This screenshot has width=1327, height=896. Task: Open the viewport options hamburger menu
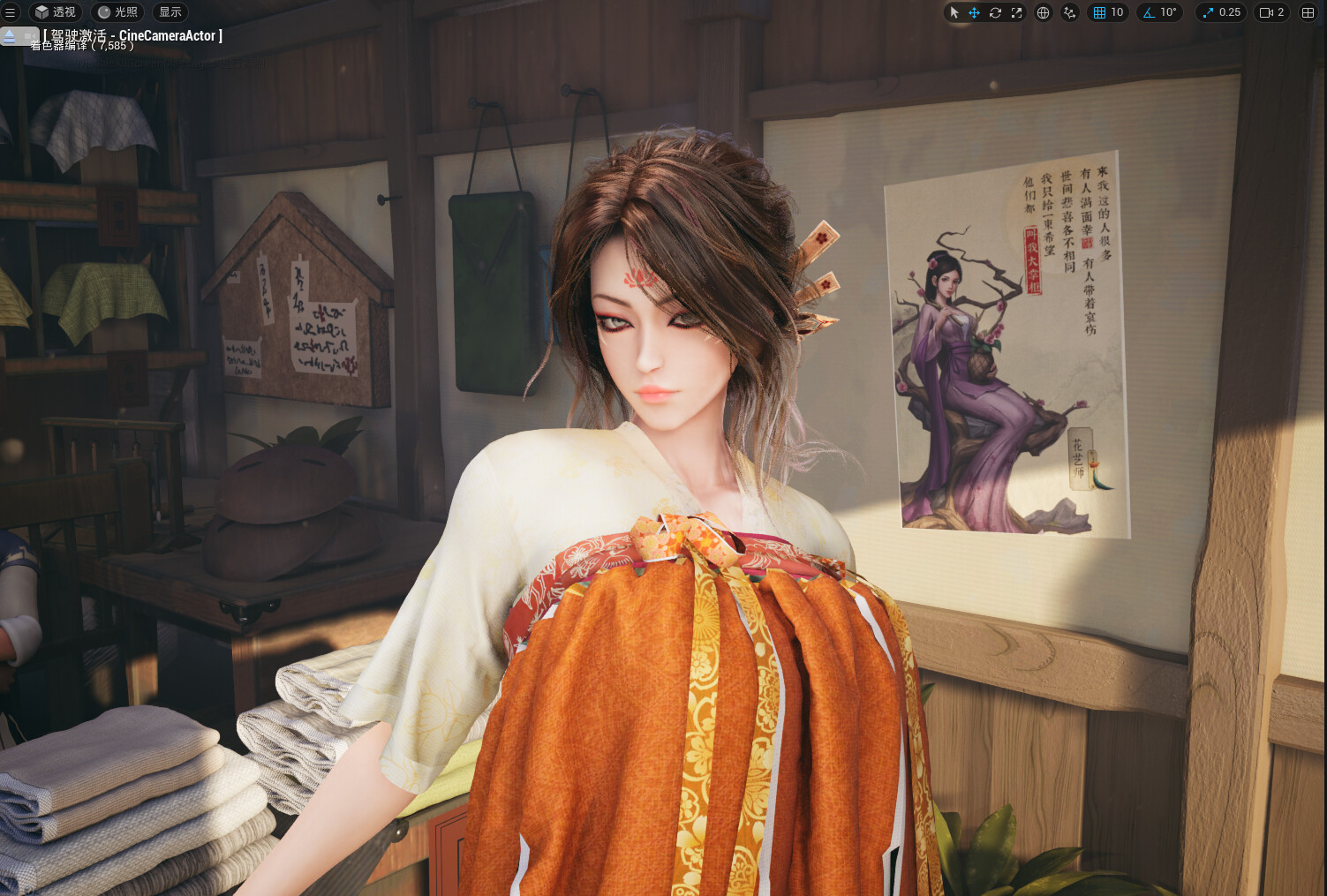(x=11, y=12)
